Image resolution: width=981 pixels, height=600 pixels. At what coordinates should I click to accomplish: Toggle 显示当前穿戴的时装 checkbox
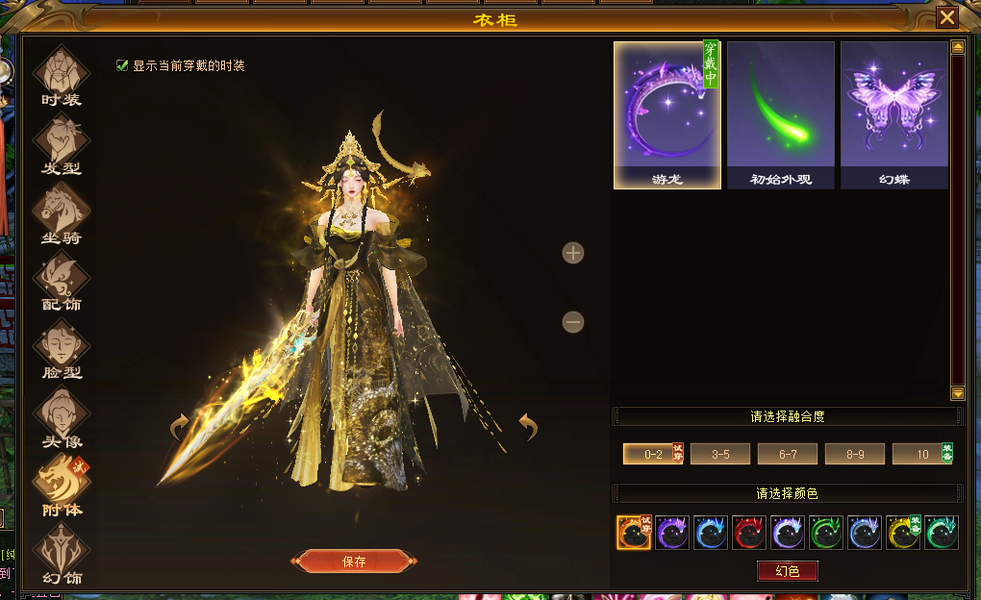point(123,66)
